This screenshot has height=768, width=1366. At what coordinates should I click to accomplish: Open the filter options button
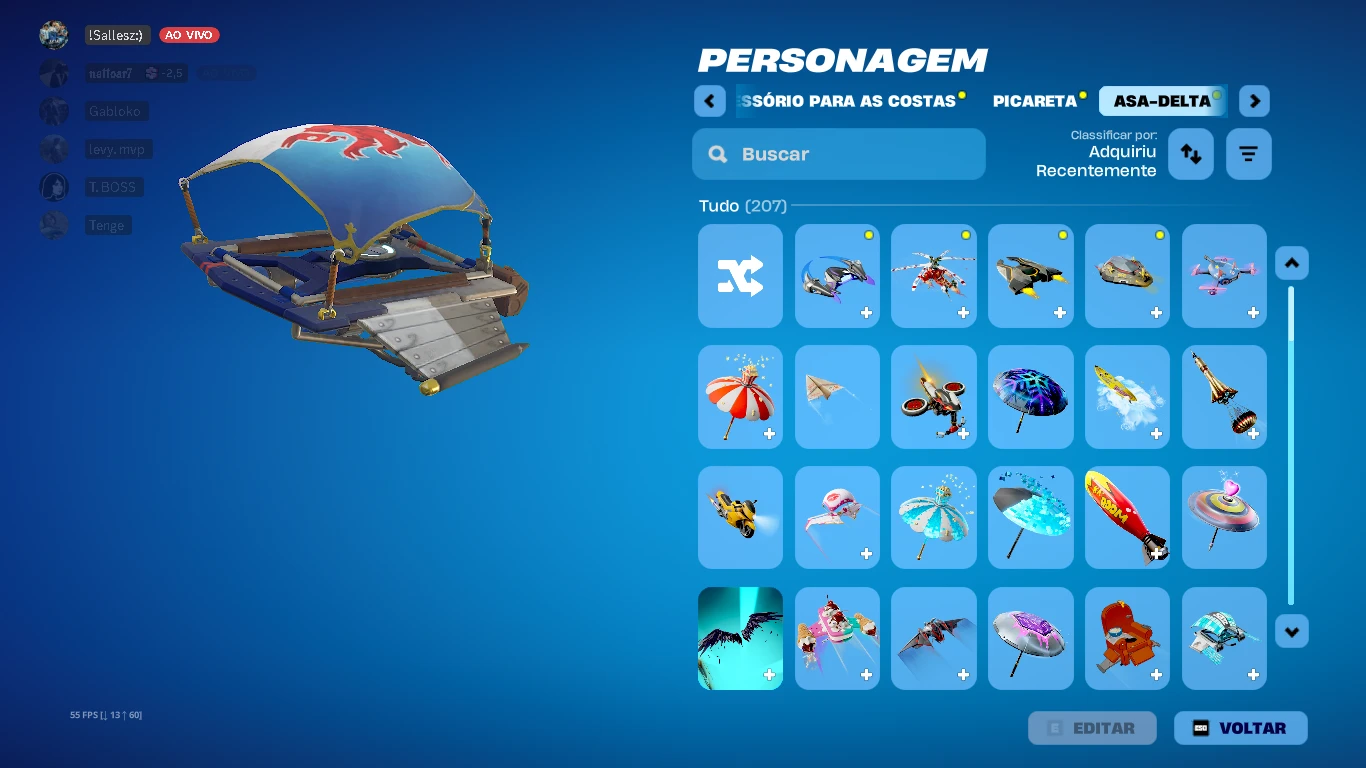click(x=1248, y=154)
